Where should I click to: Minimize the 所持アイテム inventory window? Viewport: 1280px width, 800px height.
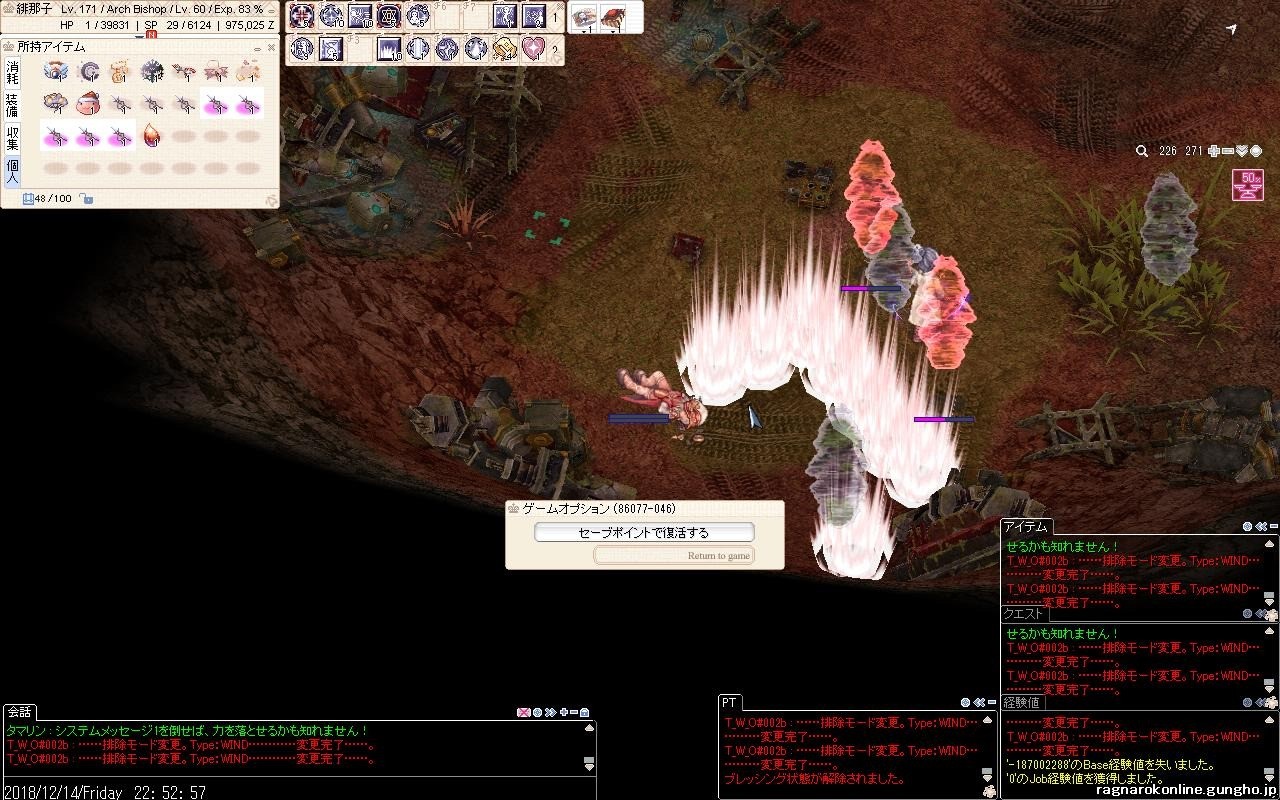(258, 47)
